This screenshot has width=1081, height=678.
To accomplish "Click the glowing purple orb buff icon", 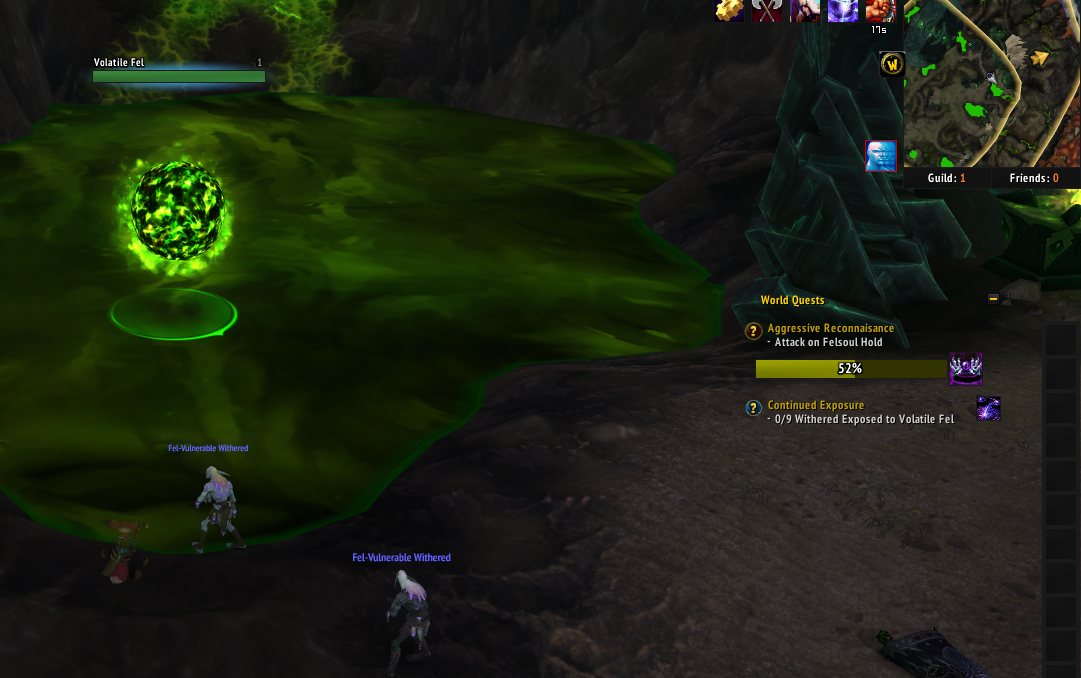I will coord(842,10).
